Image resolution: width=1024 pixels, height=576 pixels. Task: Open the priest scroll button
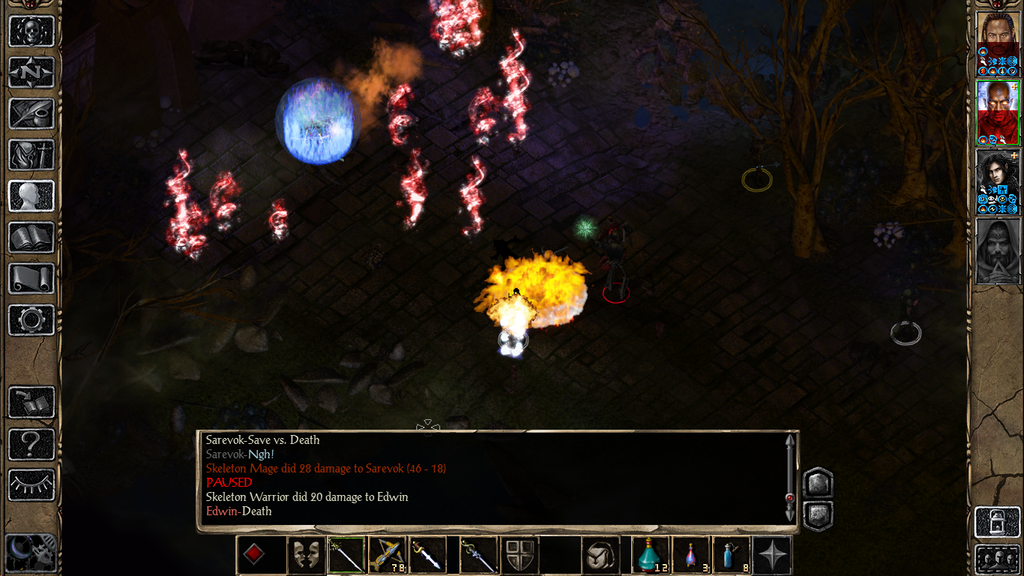pos(31,278)
